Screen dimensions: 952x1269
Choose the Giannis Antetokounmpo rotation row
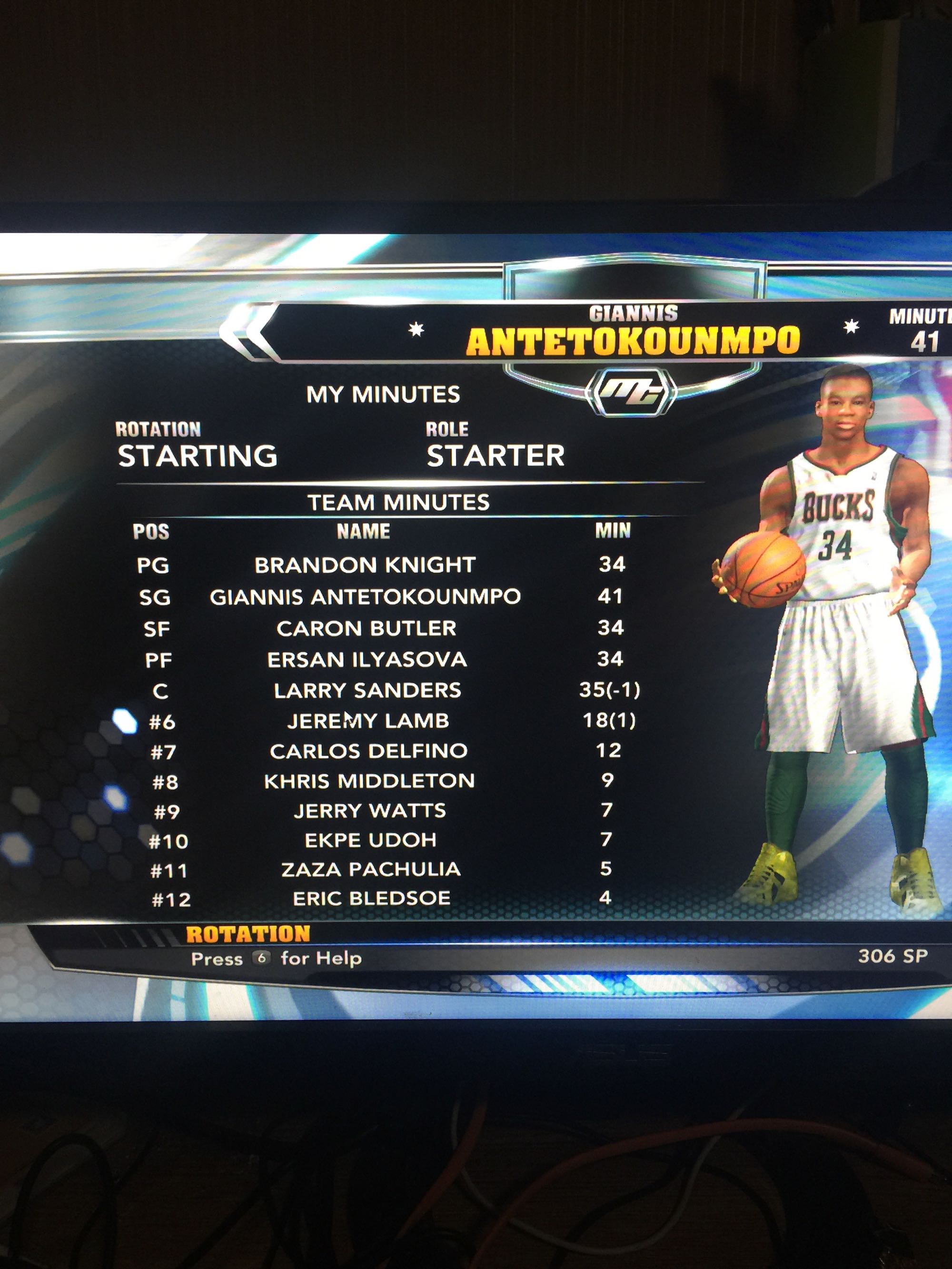(x=365, y=597)
